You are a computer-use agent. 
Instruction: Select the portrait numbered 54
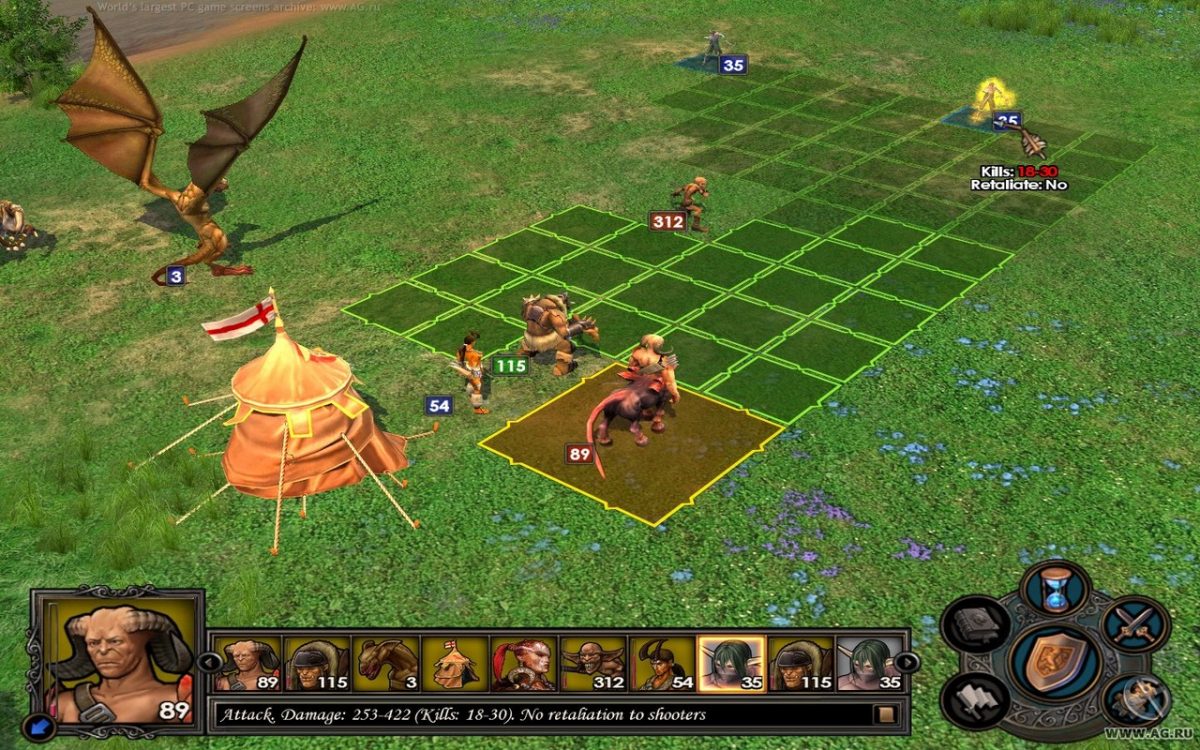tap(661, 663)
